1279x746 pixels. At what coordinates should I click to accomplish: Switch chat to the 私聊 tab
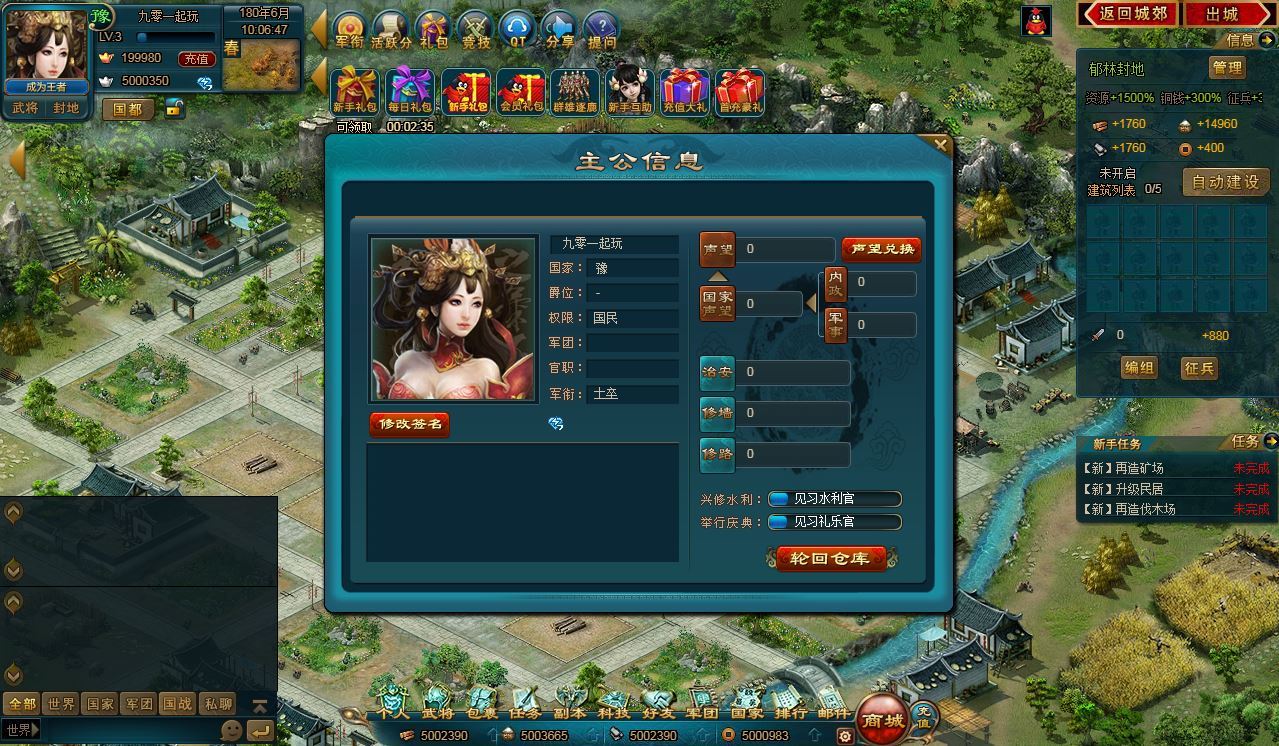218,704
